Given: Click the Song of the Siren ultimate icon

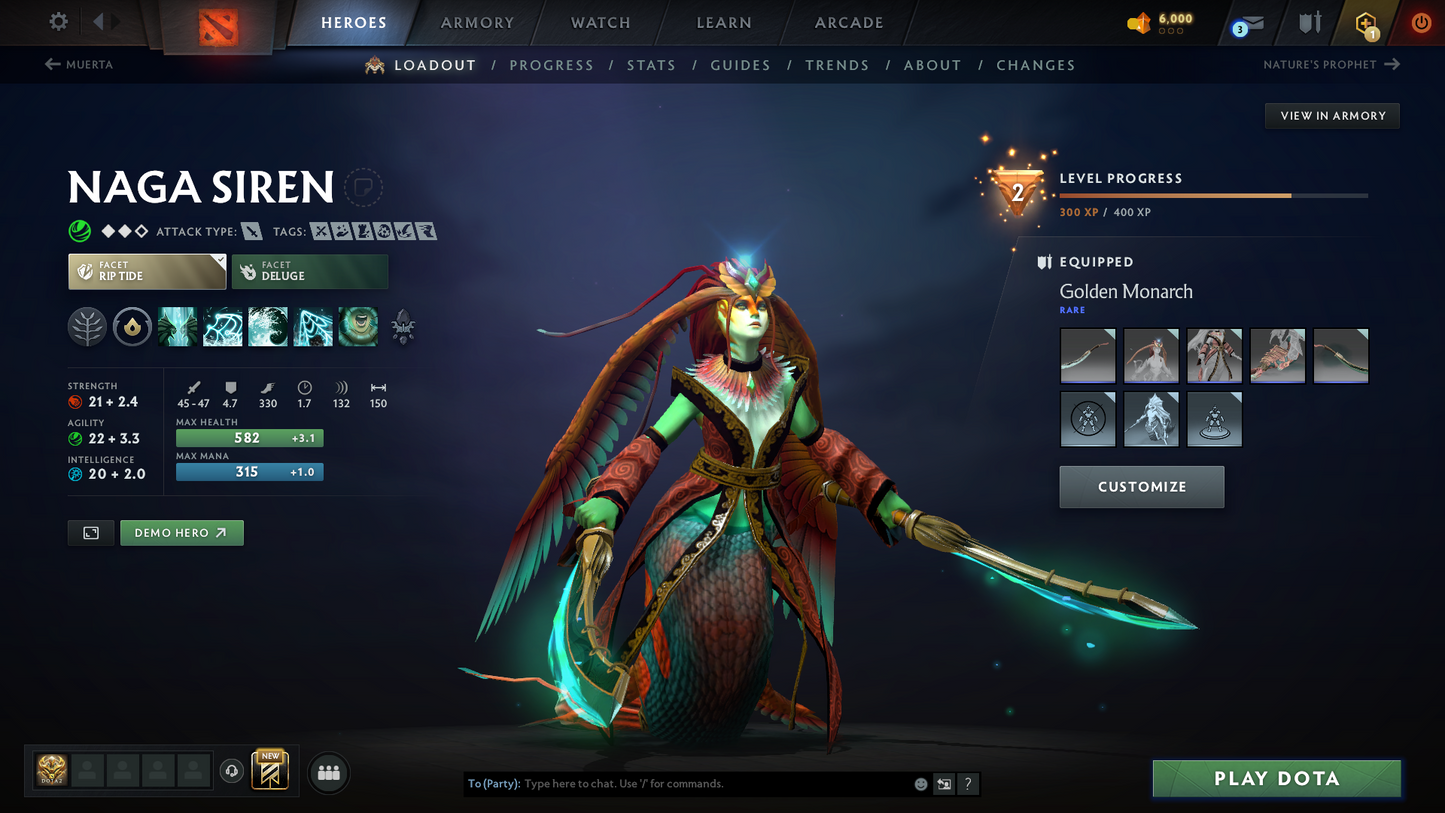Looking at the screenshot, I should (358, 327).
